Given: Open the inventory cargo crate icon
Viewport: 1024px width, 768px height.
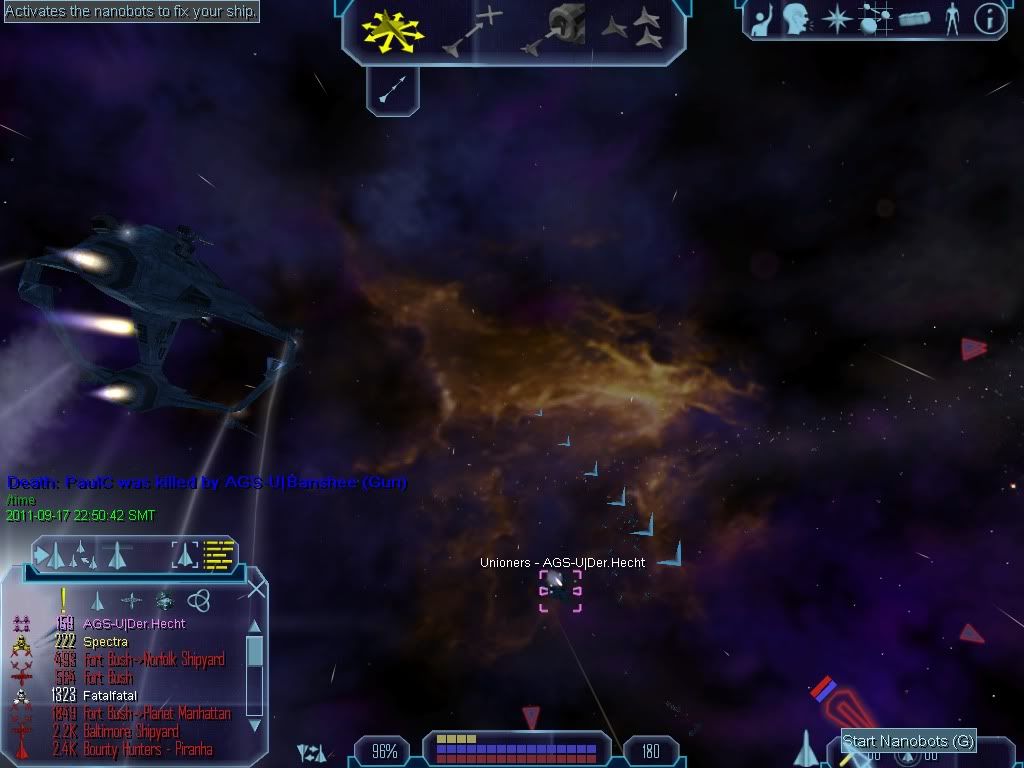Looking at the screenshot, I should [914, 19].
